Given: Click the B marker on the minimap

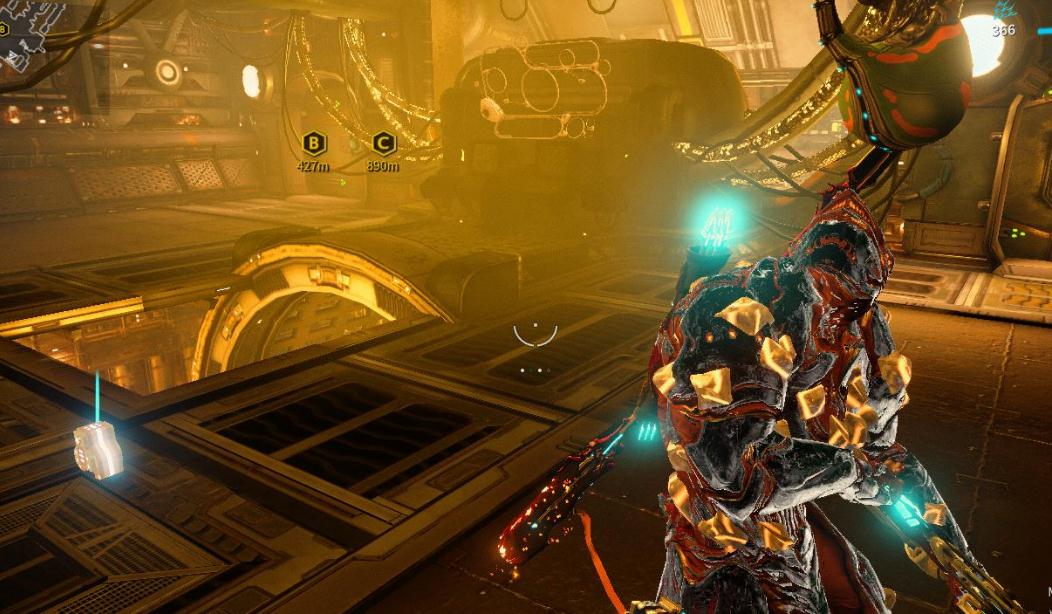Looking at the screenshot, I should click(3, 29).
